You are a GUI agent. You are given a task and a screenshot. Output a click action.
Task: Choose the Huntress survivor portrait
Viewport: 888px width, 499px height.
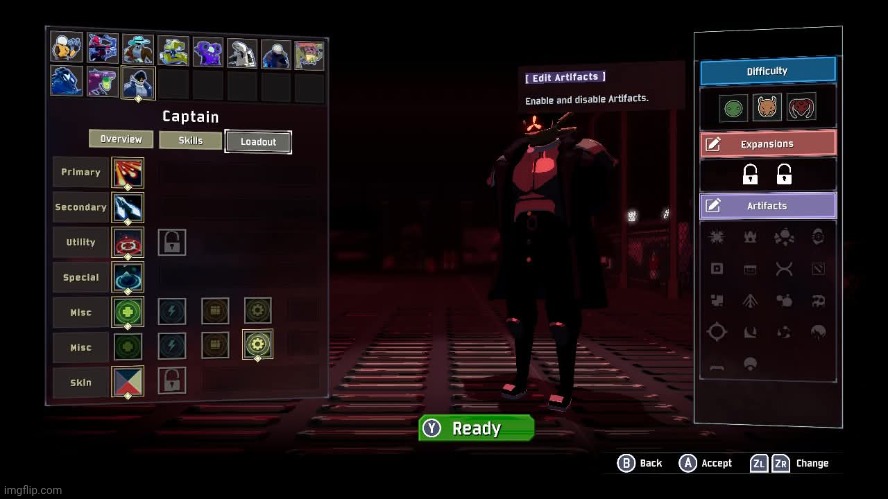[x=102, y=48]
